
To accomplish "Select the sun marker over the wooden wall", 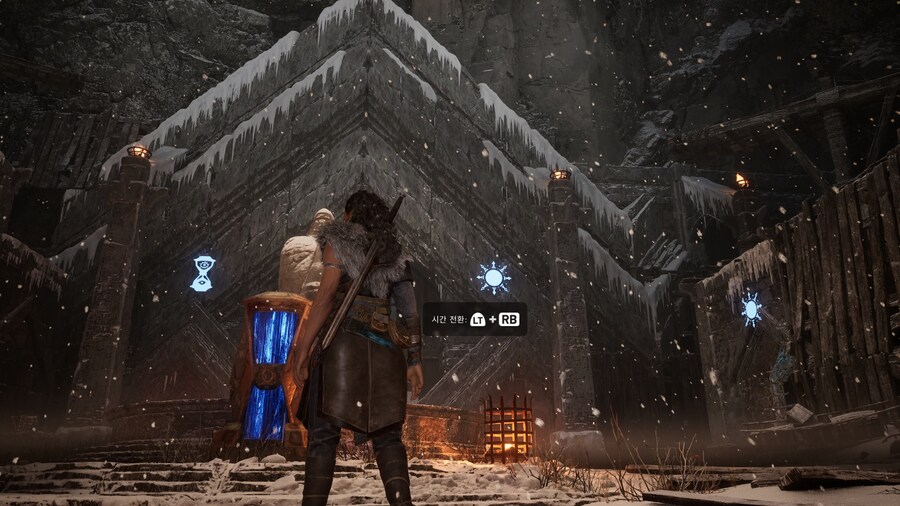I will (x=751, y=307).
